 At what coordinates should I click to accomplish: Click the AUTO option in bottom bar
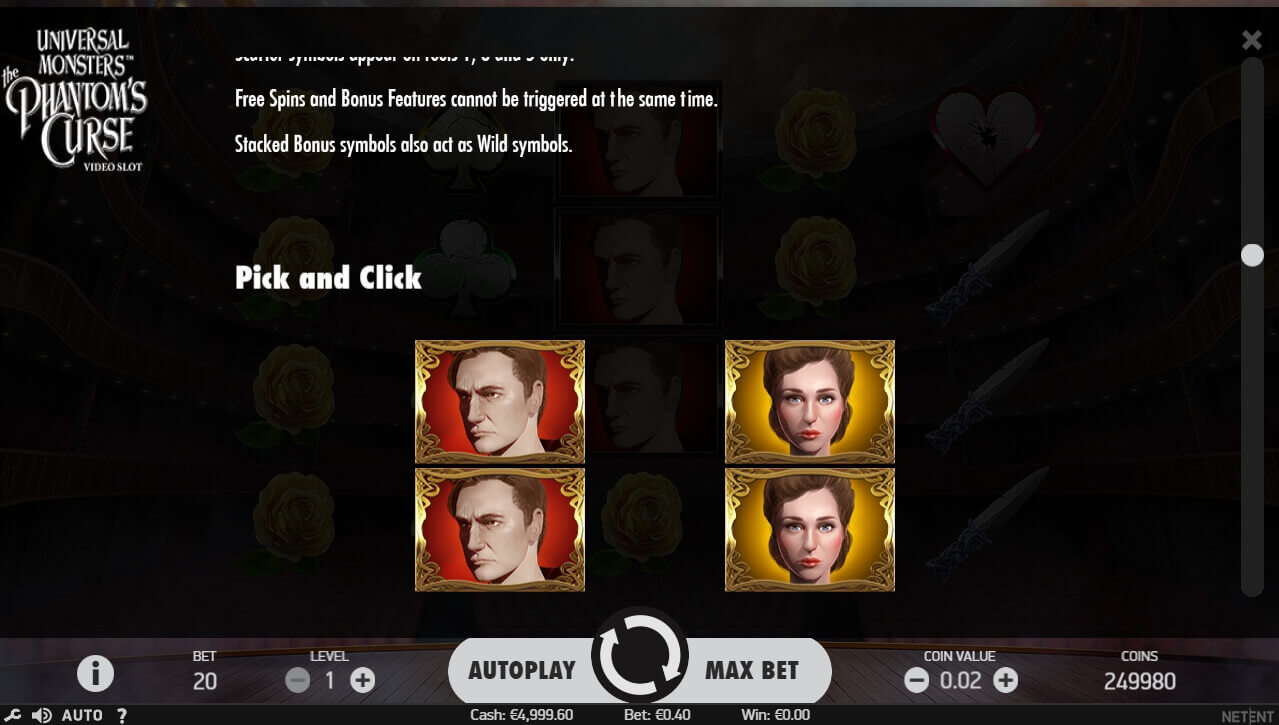(82, 715)
